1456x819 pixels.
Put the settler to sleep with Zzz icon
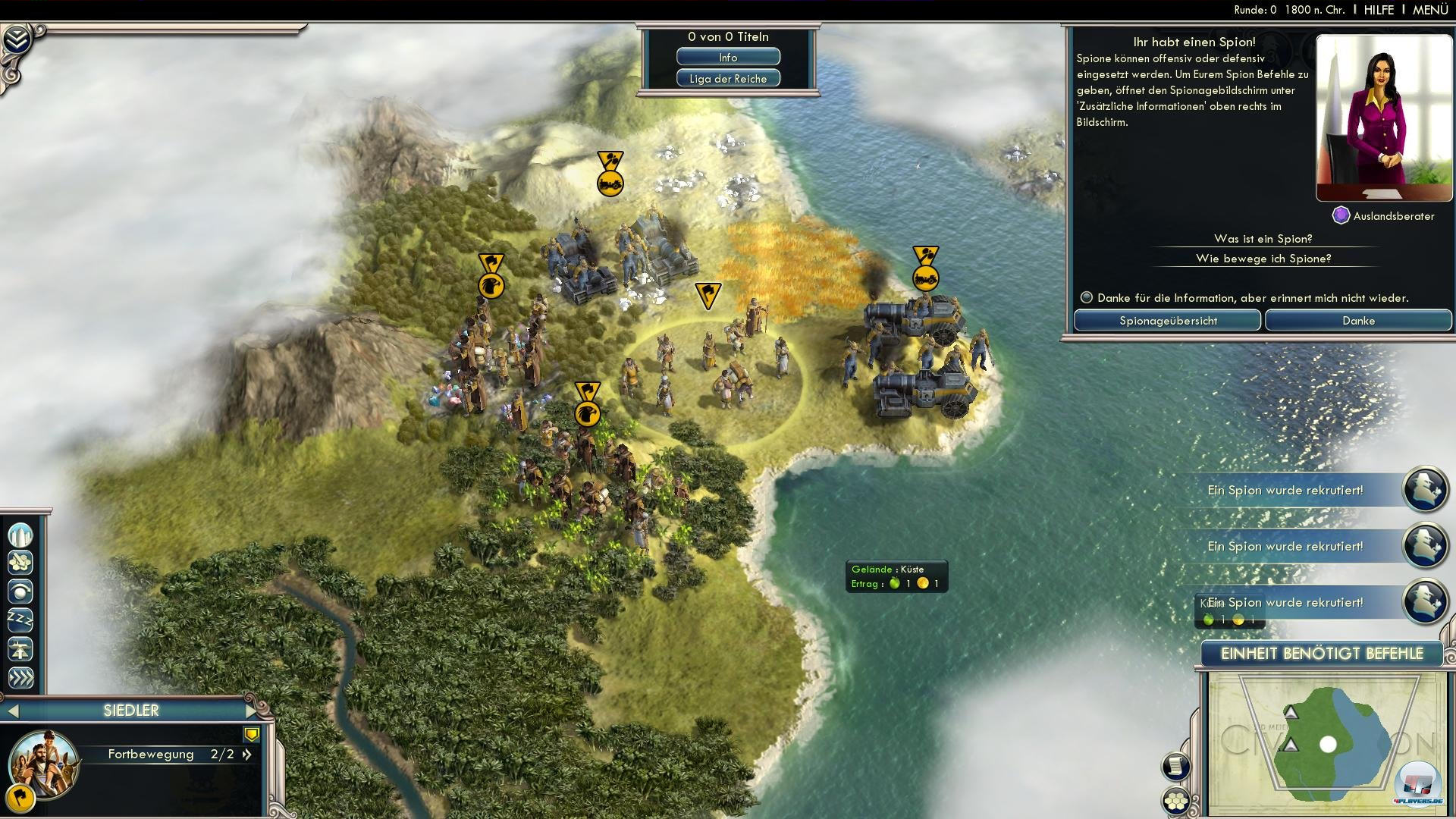pyautogui.click(x=20, y=620)
